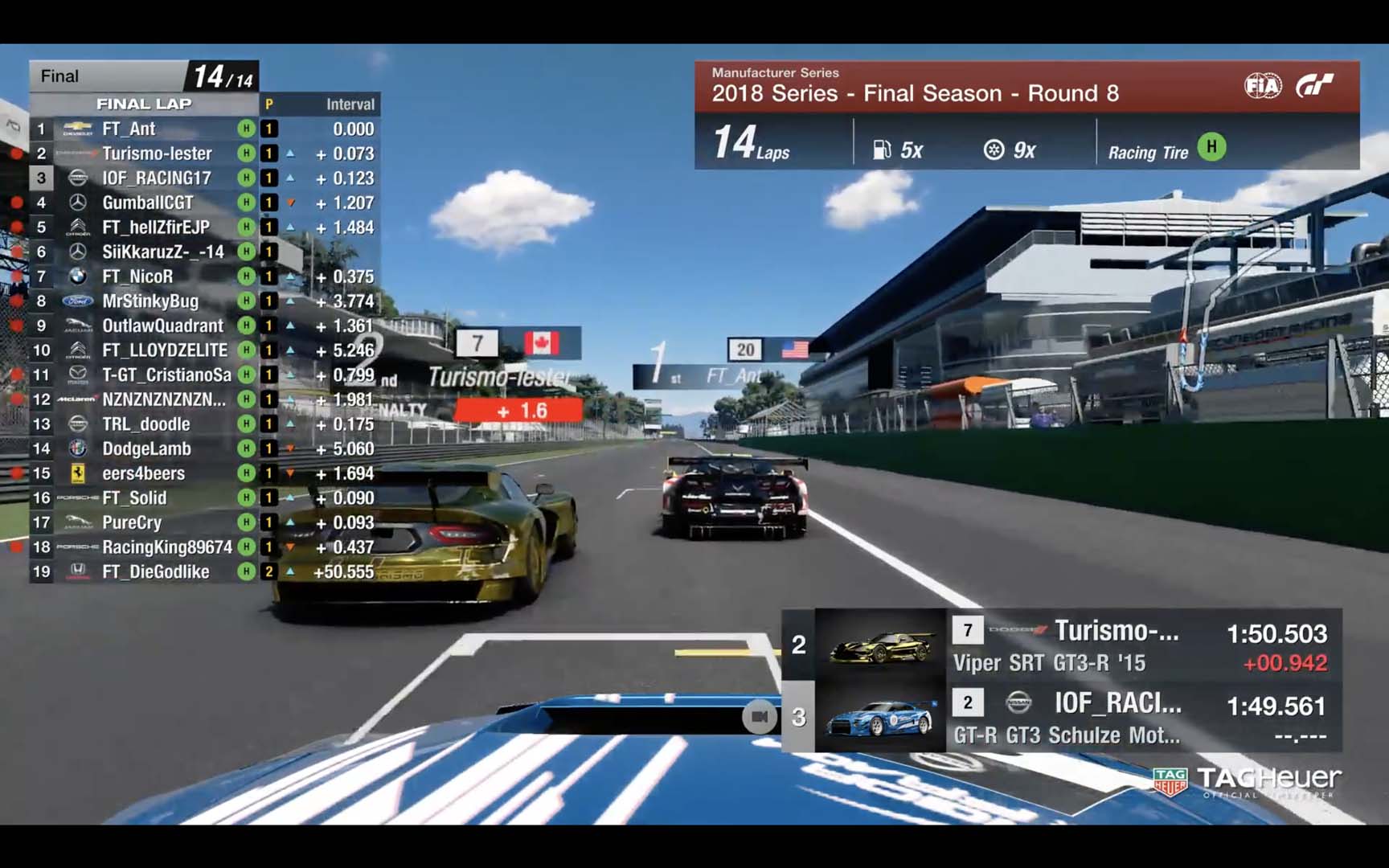Viewport: 1389px width, 868px height.
Task: Select the IOF_RACING17 leaderboard row
Action: coord(156,178)
